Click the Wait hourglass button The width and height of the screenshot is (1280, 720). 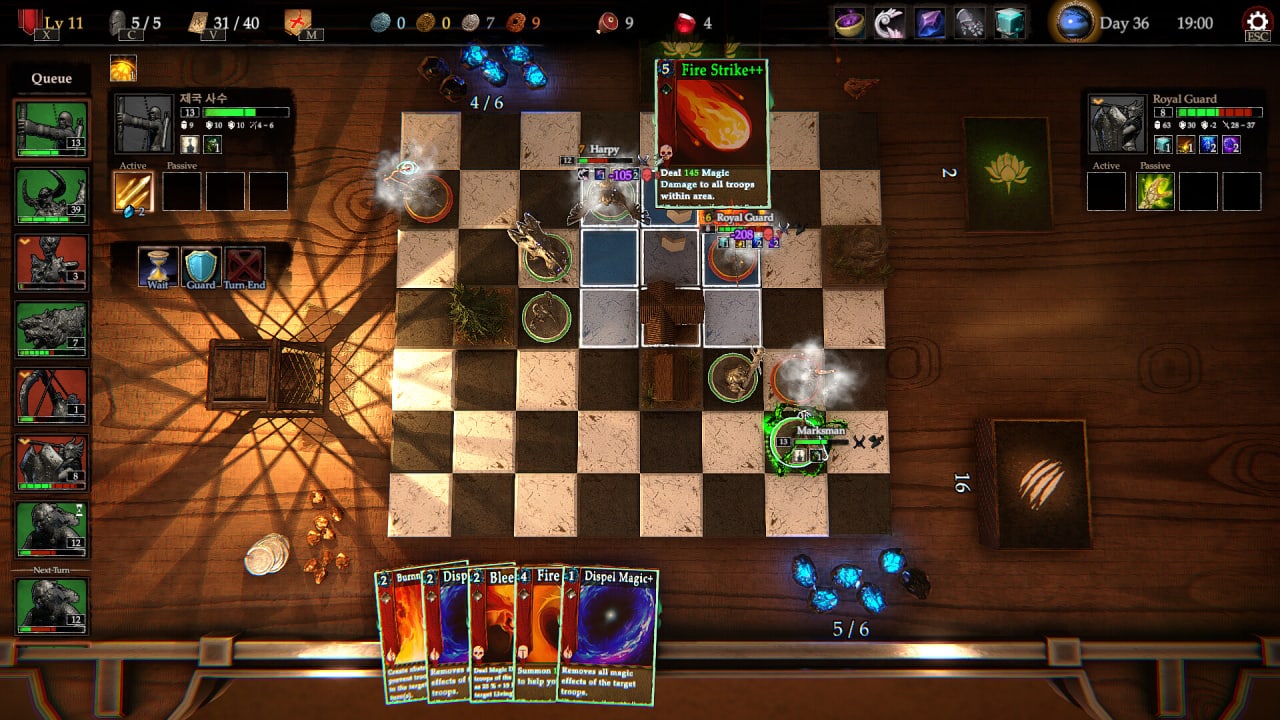pyautogui.click(x=158, y=267)
